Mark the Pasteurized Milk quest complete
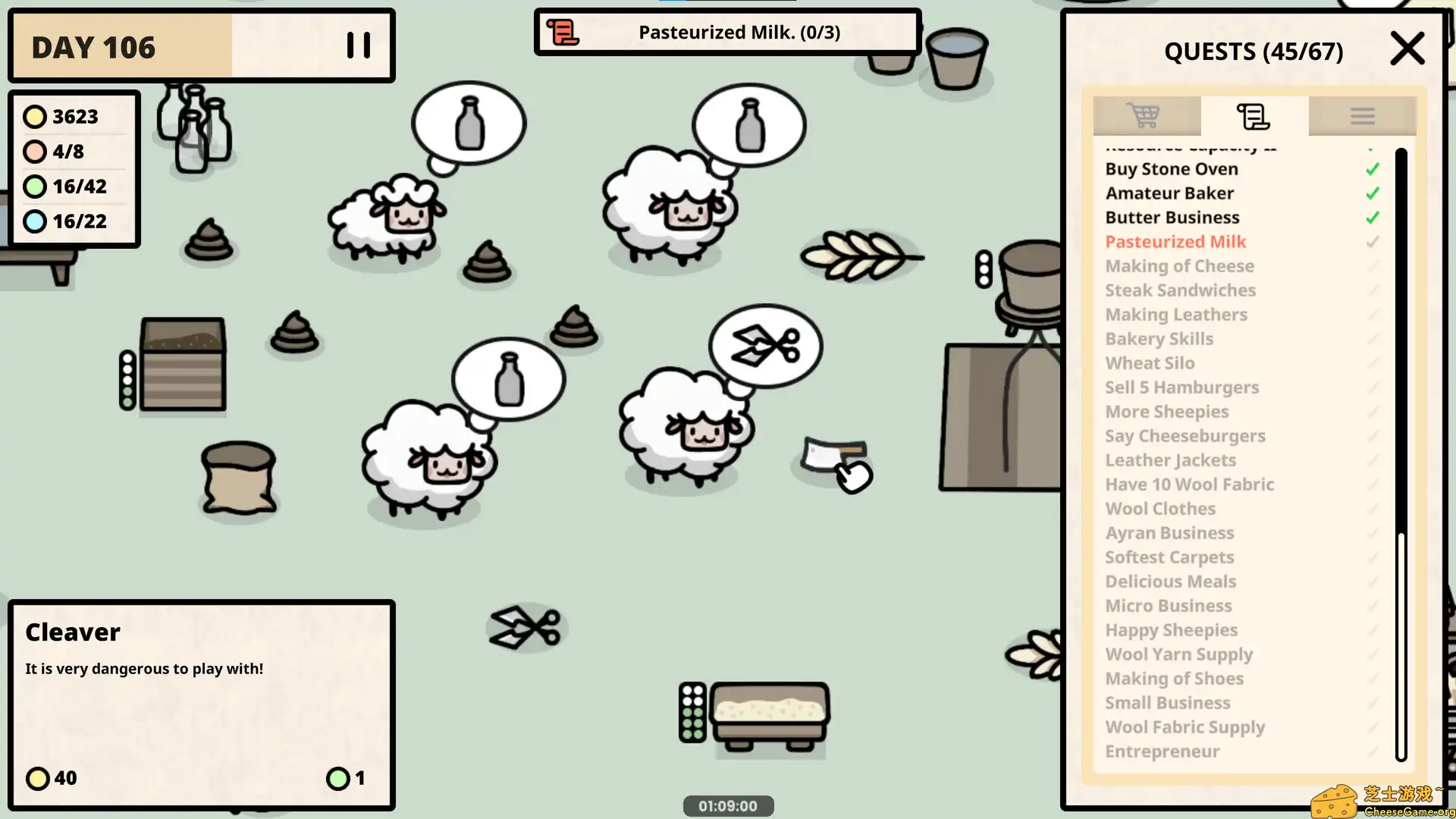This screenshot has width=1456, height=819. click(1372, 242)
